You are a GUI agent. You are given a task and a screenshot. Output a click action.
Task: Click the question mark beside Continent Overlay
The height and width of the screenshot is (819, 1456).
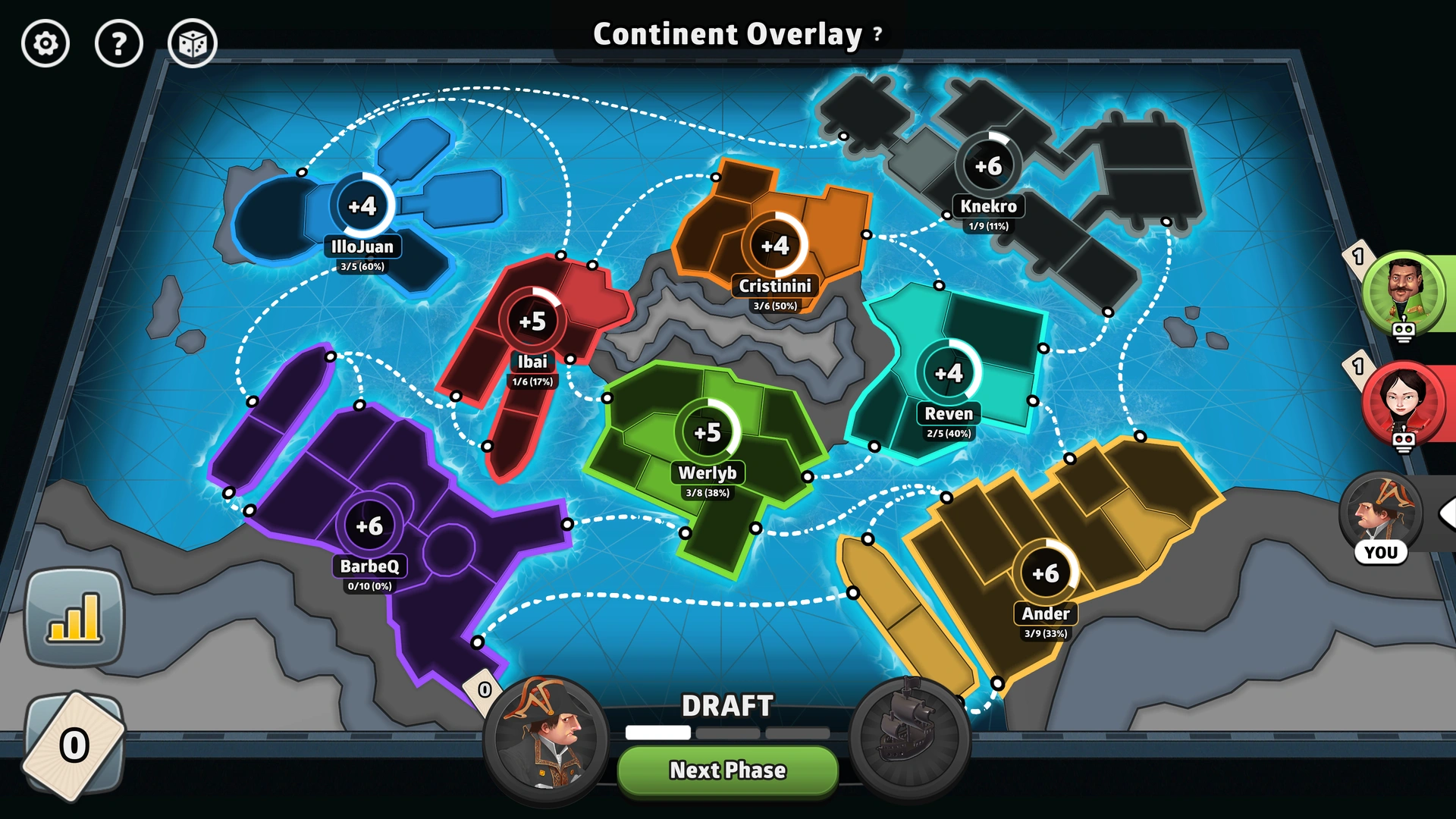[877, 34]
